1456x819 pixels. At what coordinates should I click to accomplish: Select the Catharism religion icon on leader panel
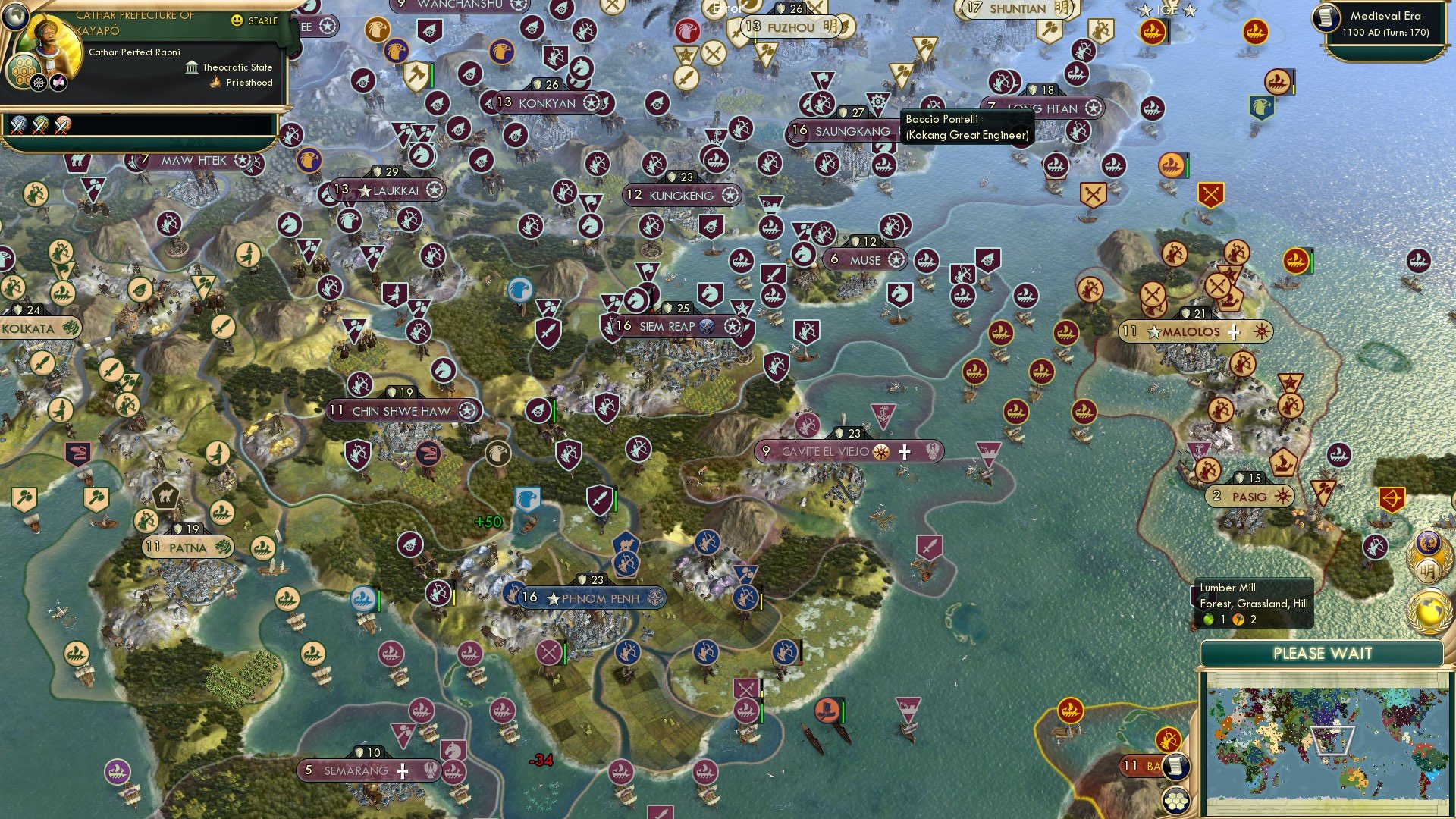click(x=40, y=82)
